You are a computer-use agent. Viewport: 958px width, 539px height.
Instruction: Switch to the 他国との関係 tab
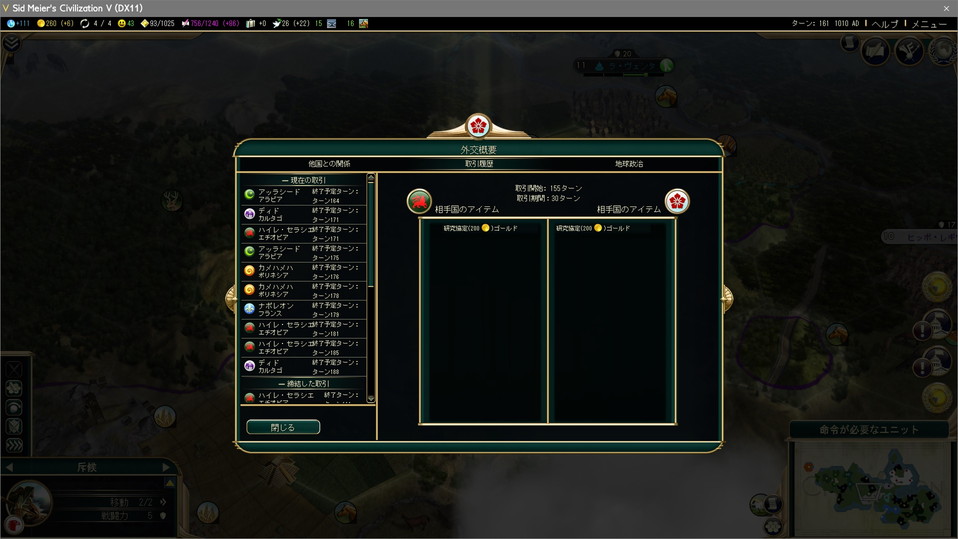point(329,163)
